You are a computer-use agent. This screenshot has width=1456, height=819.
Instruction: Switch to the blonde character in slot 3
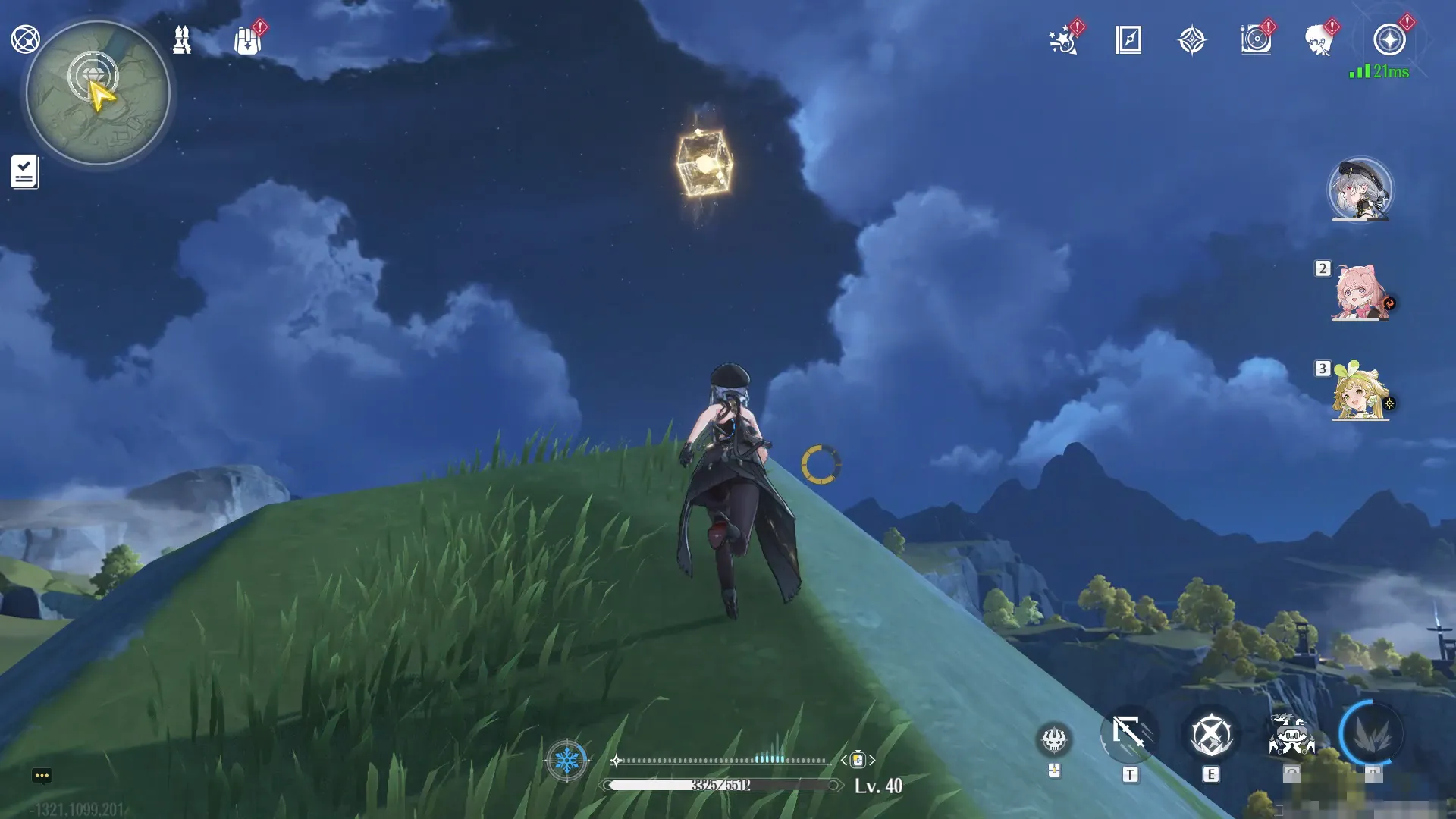coord(1360,393)
